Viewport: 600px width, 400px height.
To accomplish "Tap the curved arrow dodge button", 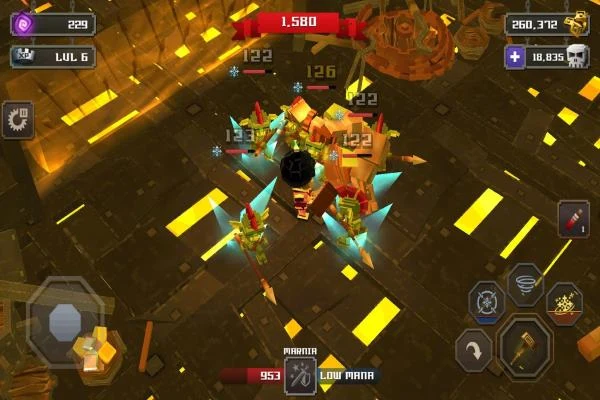I will coord(474,351).
